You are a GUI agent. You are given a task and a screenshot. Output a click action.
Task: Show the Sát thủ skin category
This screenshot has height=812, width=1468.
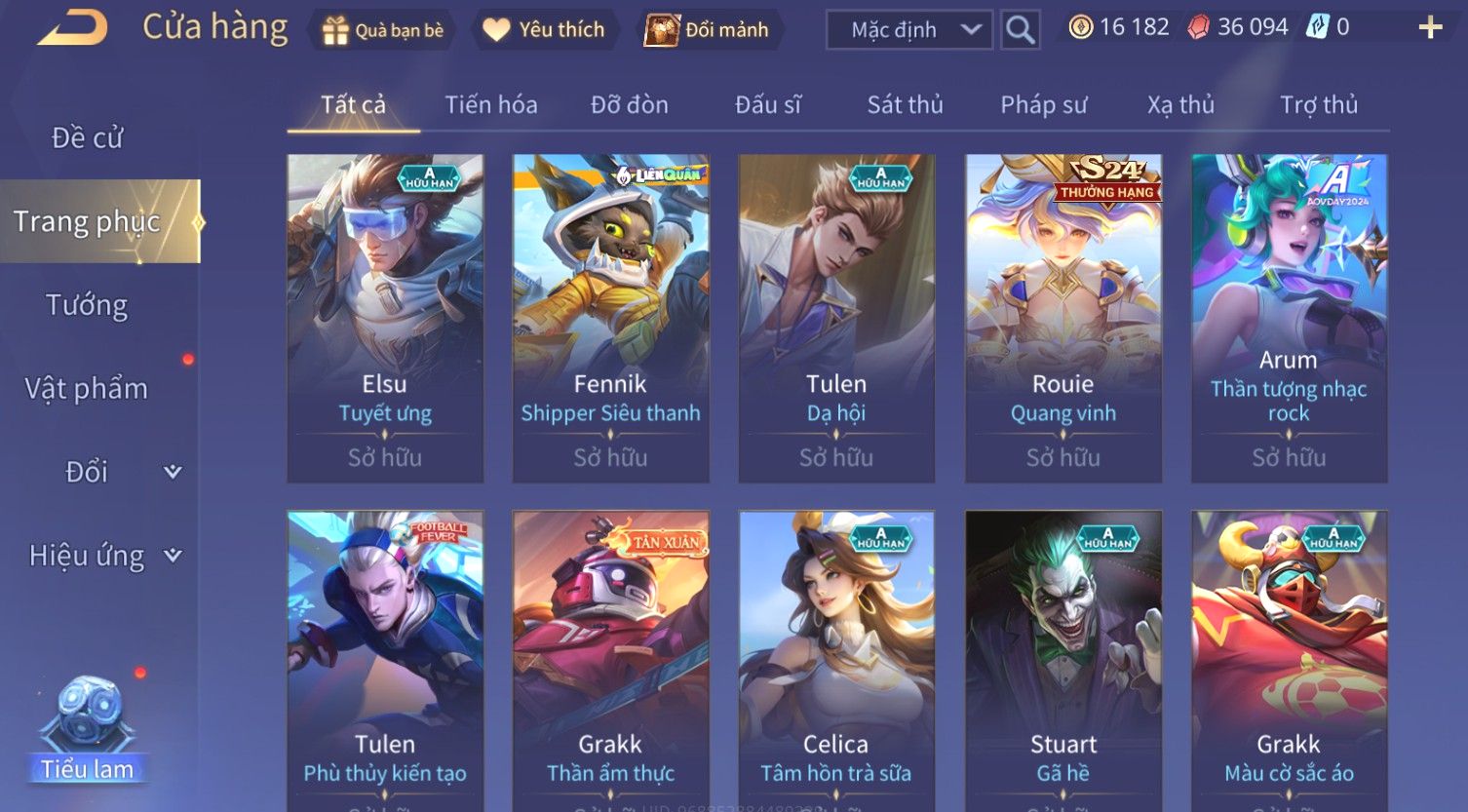[905, 105]
